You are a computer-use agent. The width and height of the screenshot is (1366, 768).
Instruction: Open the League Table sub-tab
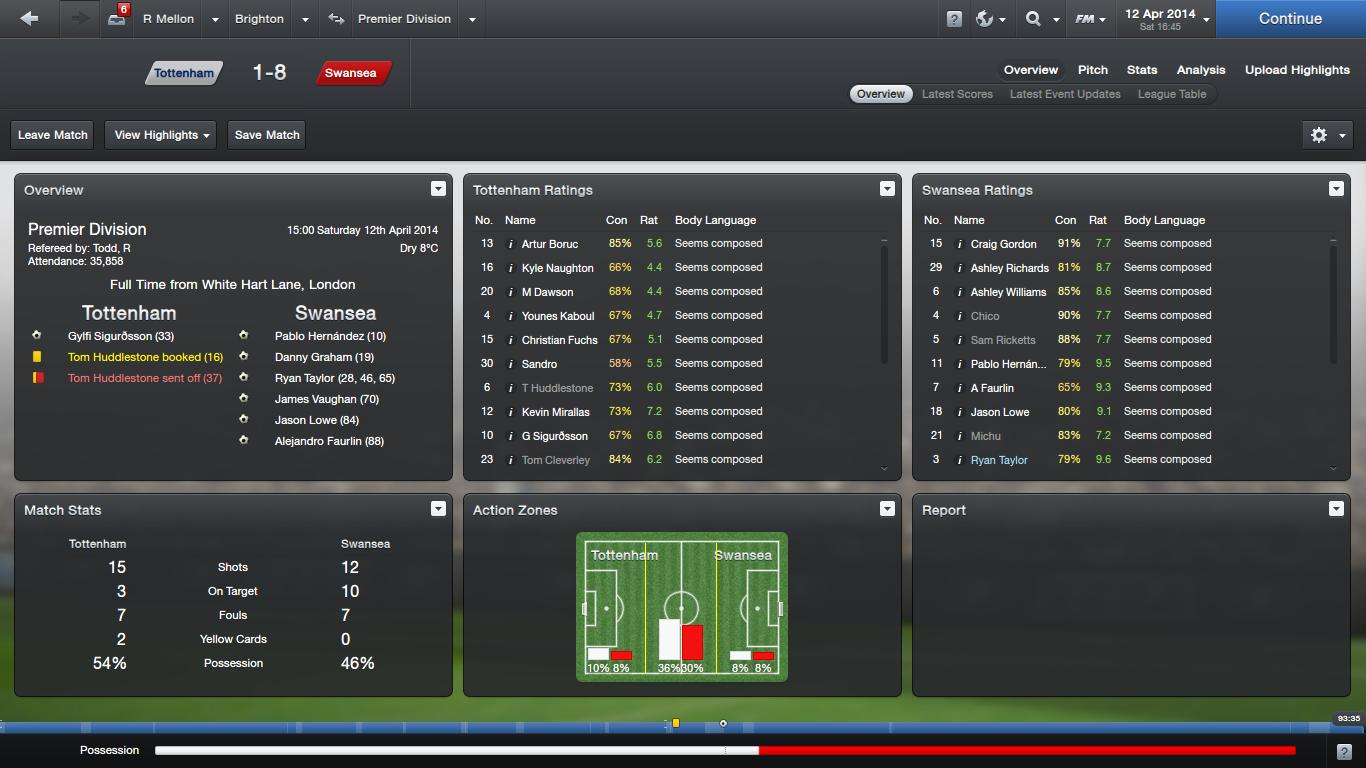click(1171, 94)
